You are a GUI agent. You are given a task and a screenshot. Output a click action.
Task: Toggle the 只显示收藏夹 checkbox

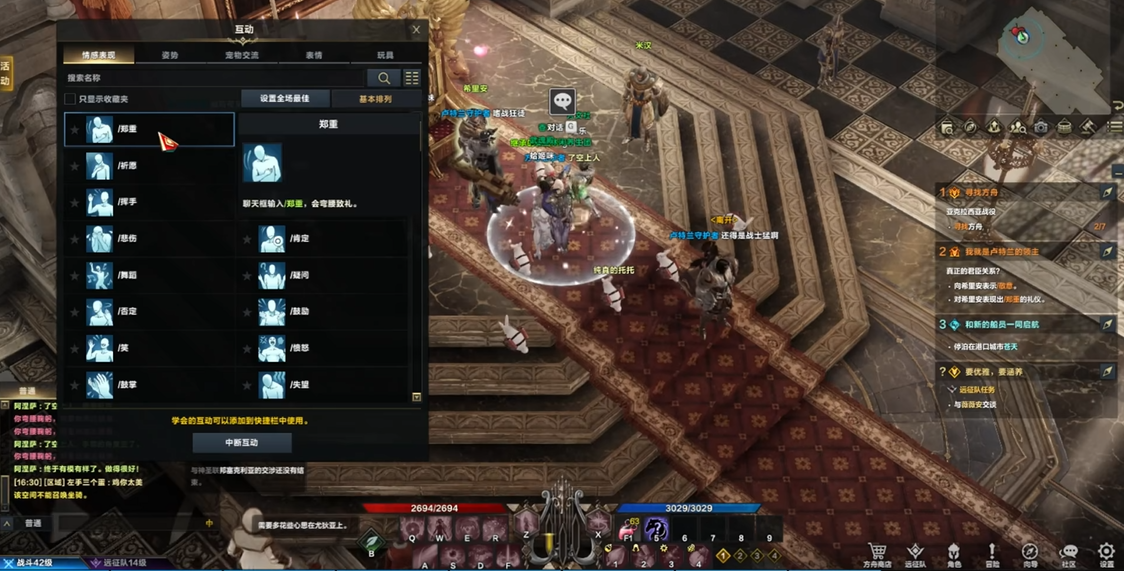(70, 99)
